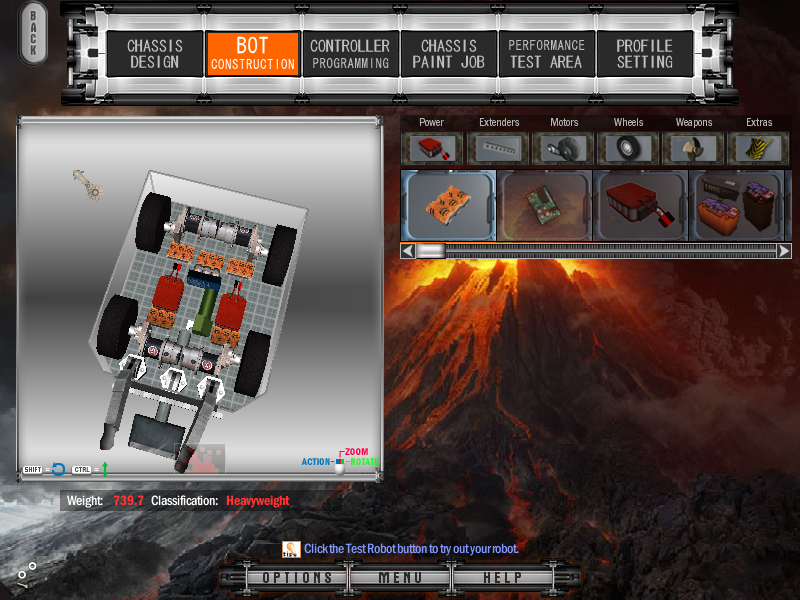Choose the Extenders parts category
Viewport: 800px width, 600px height.
point(498,148)
